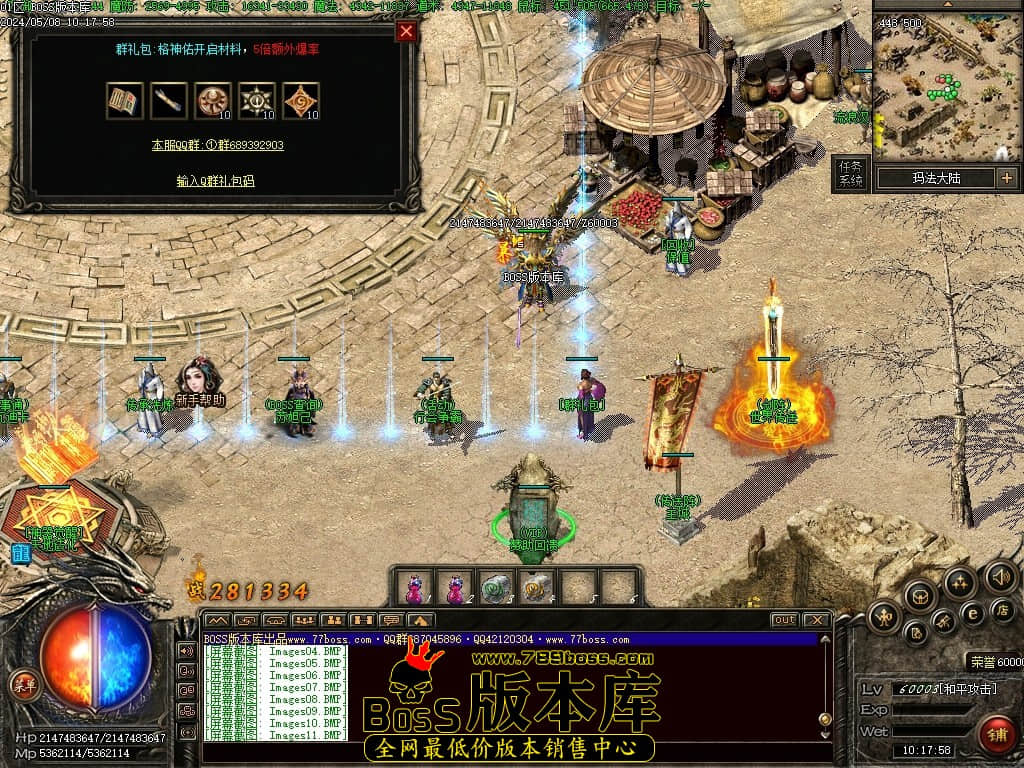1024x768 pixels.
Task: Click the 本服QQ群 group number link
Action: [217, 145]
